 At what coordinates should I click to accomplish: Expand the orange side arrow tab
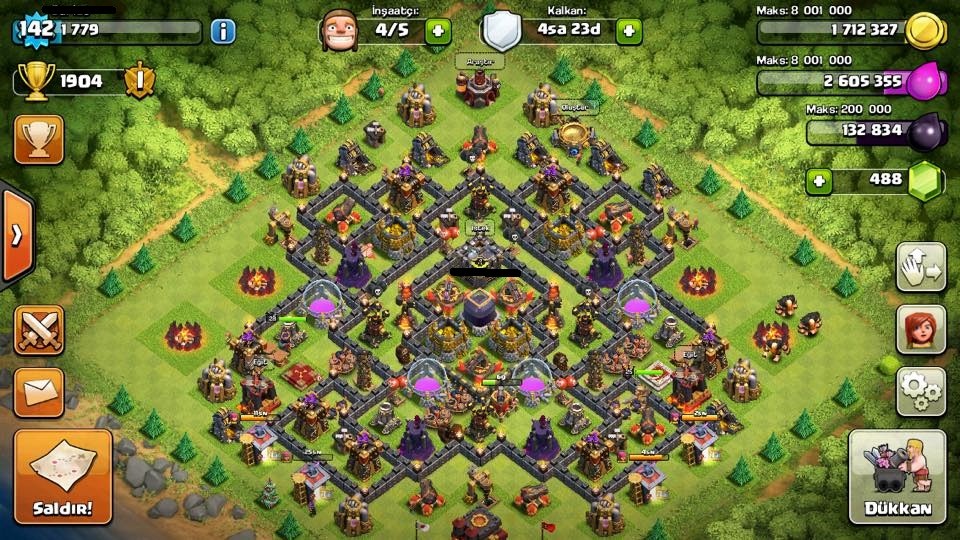point(16,235)
